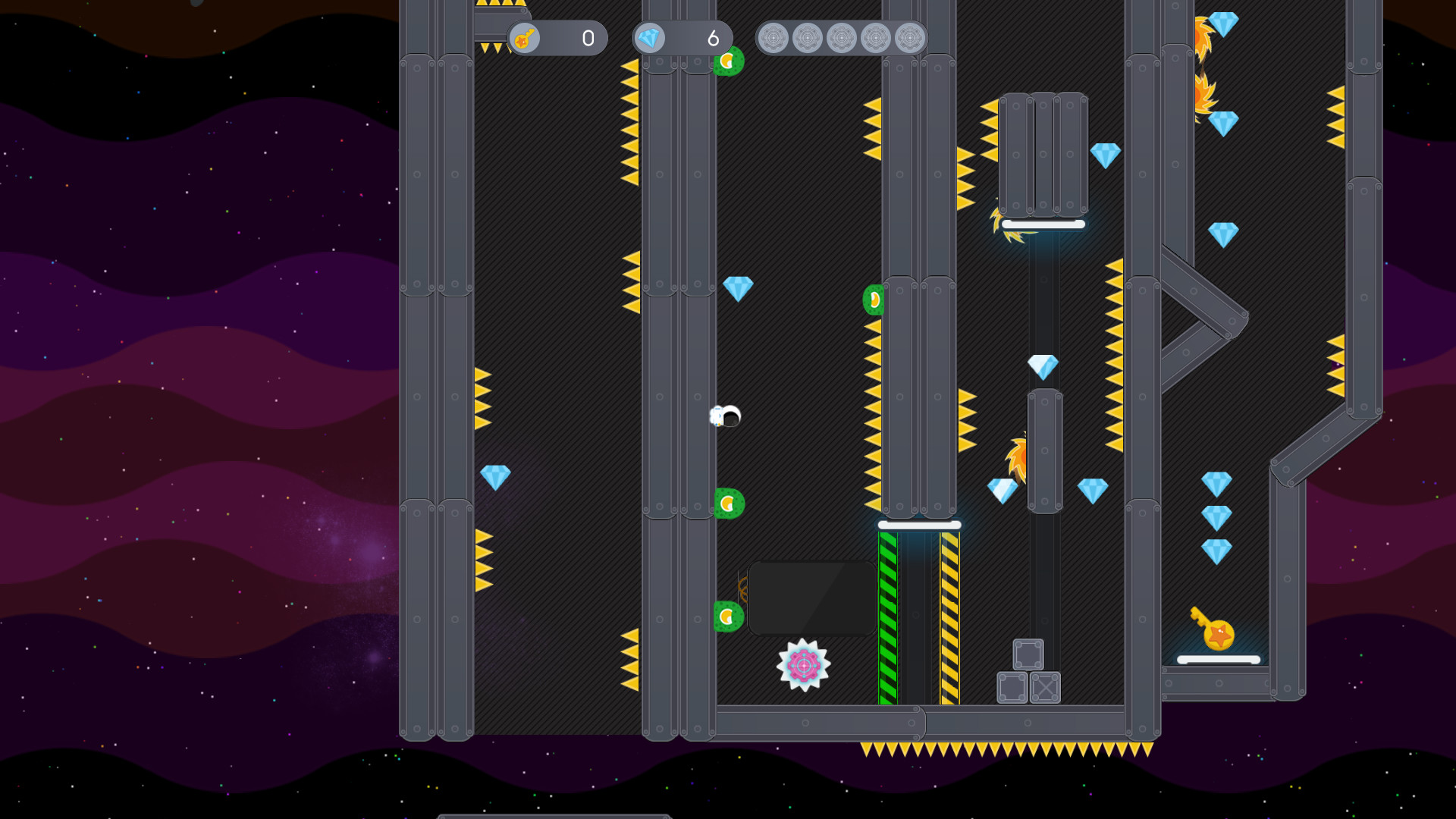Image resolution: width=1456 pixels, height=819 pixels.
Task: Click the pink spiked saw enemy
Action: [802, 666]
